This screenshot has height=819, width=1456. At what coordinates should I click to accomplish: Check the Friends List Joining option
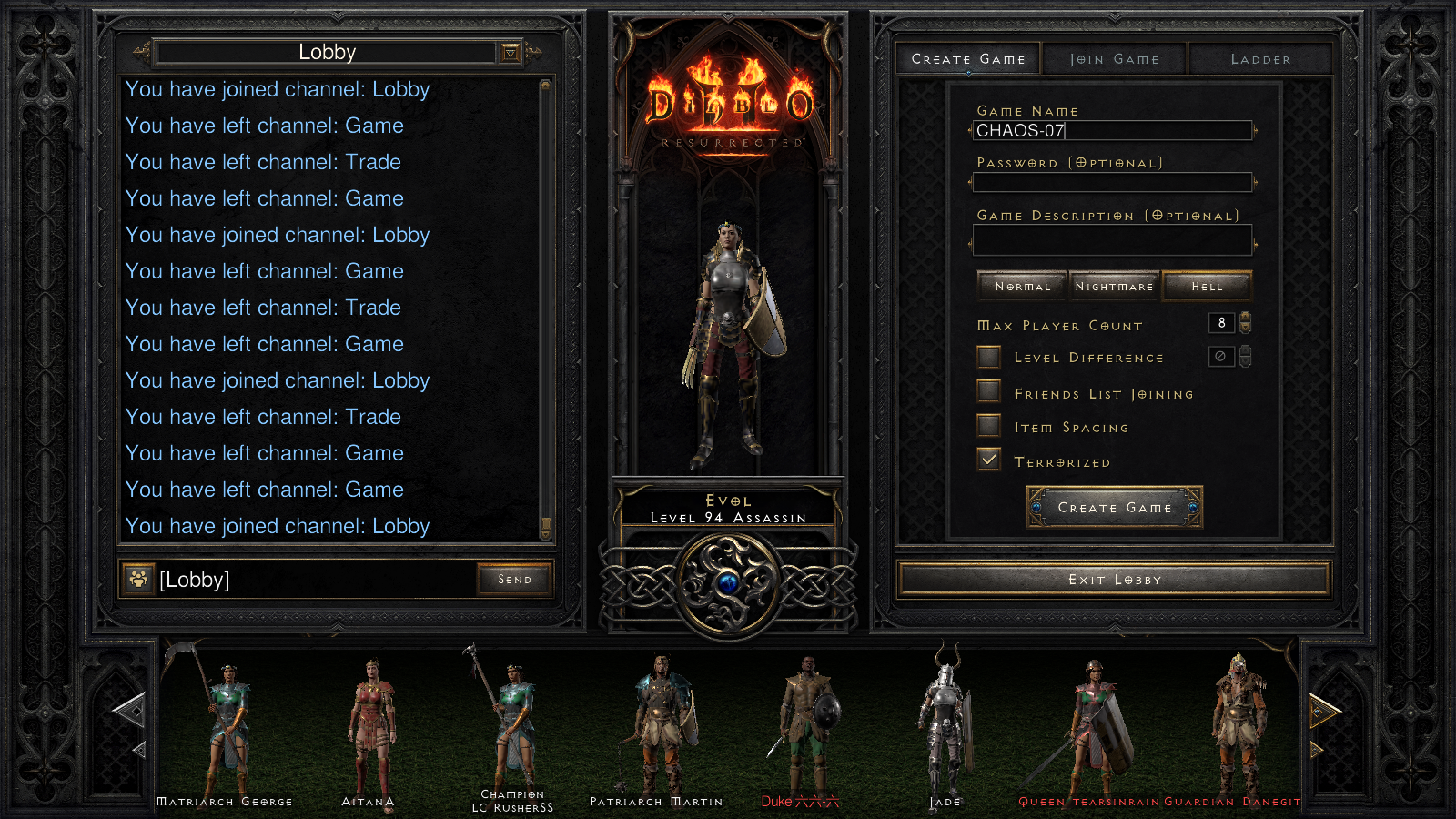988,391
